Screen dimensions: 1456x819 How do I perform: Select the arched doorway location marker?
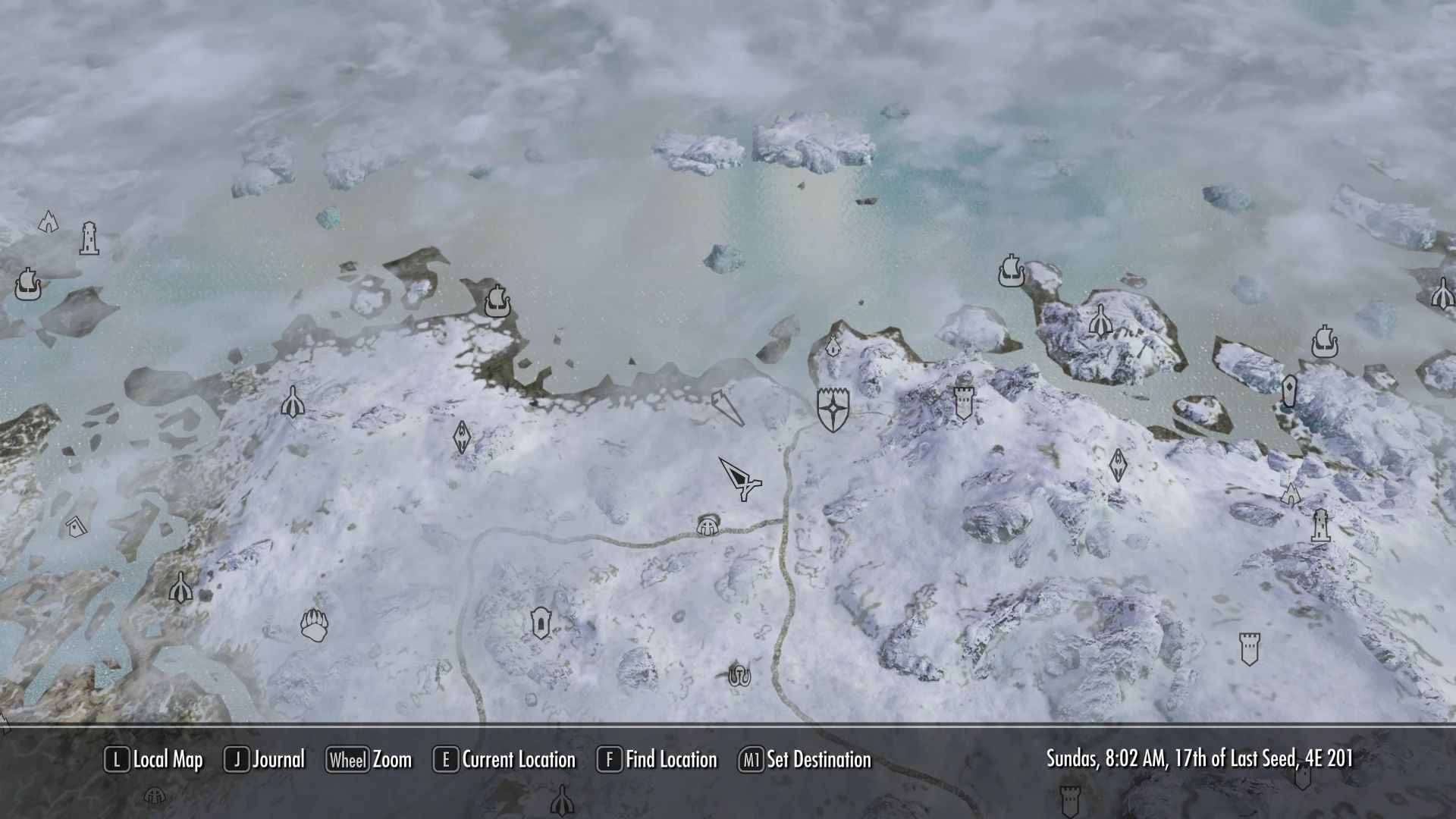coord(540,623)
